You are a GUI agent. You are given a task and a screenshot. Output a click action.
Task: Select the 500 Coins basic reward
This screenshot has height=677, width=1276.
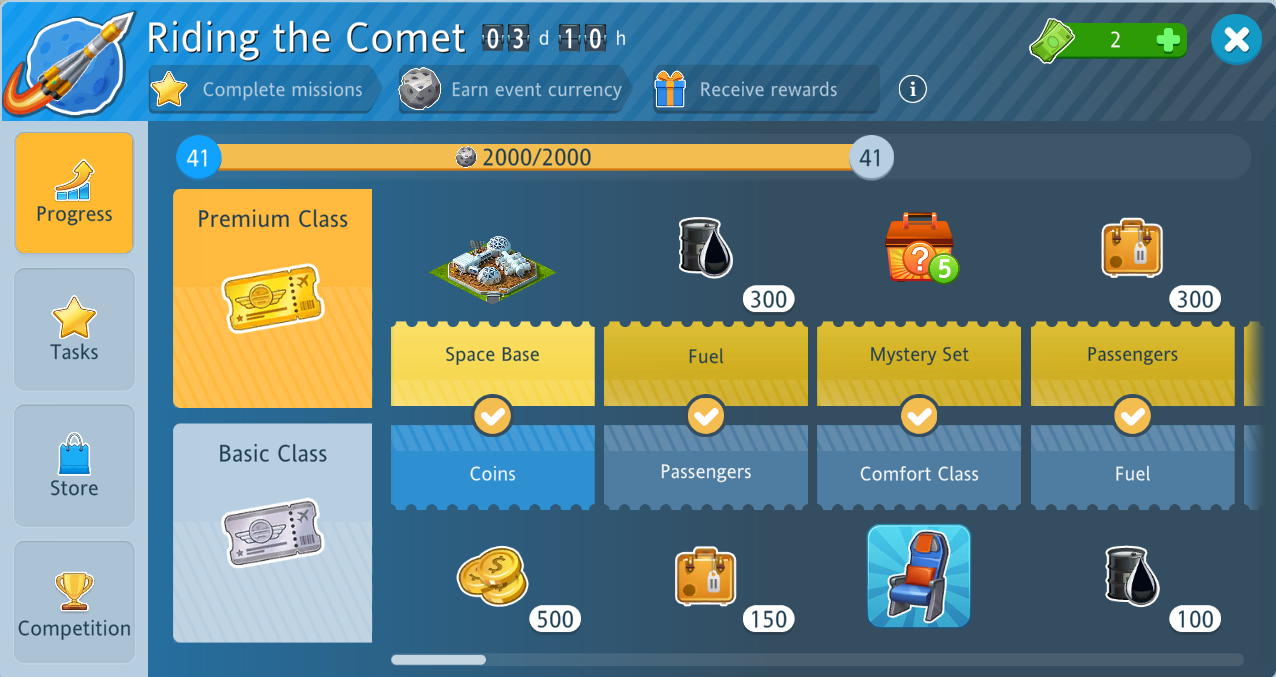tap(492, 578)
